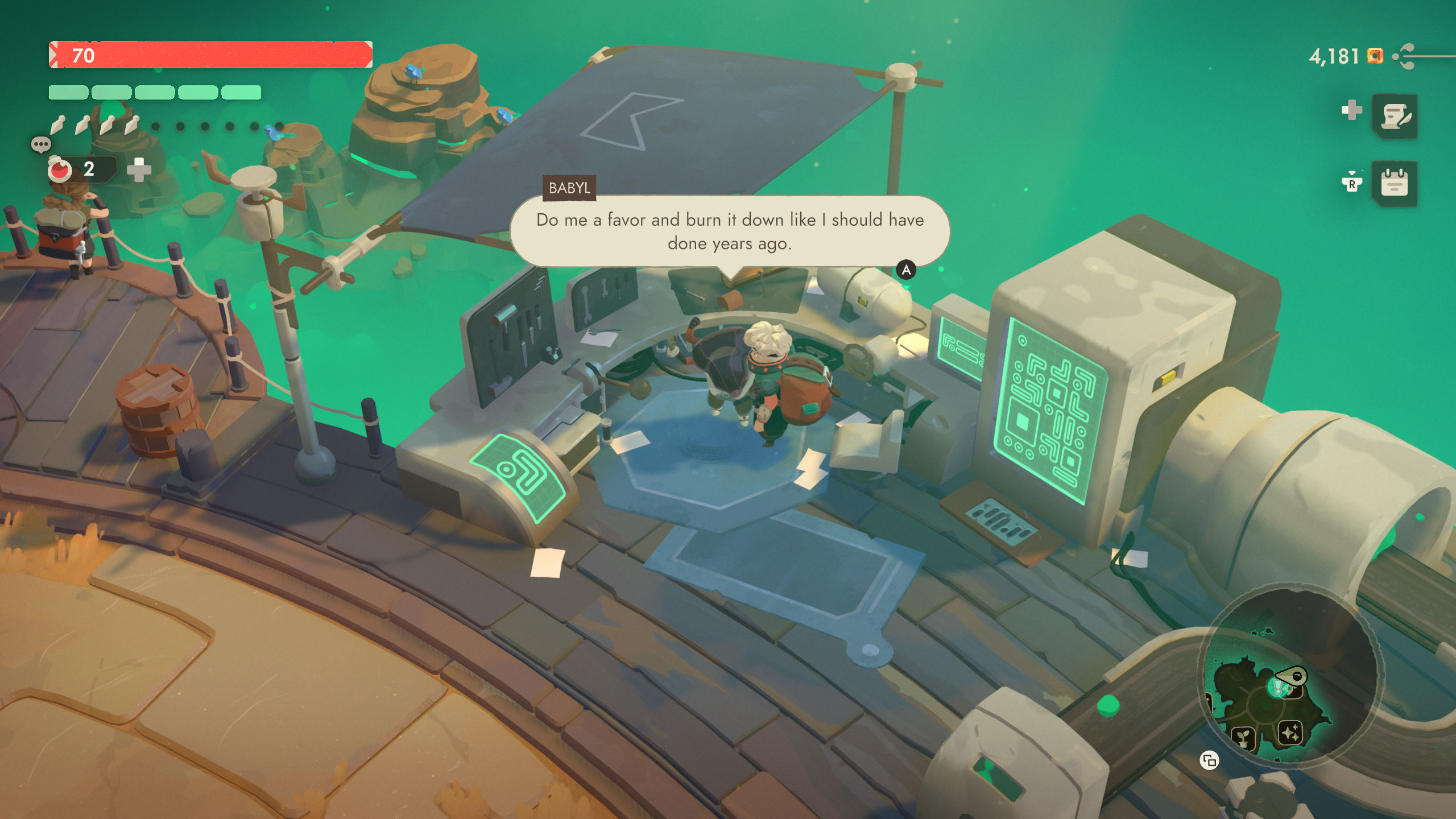The height and width of the screenshot is (819, 1456).
Task: Open the calendar schedule icon
Action: click(1394, 184)
